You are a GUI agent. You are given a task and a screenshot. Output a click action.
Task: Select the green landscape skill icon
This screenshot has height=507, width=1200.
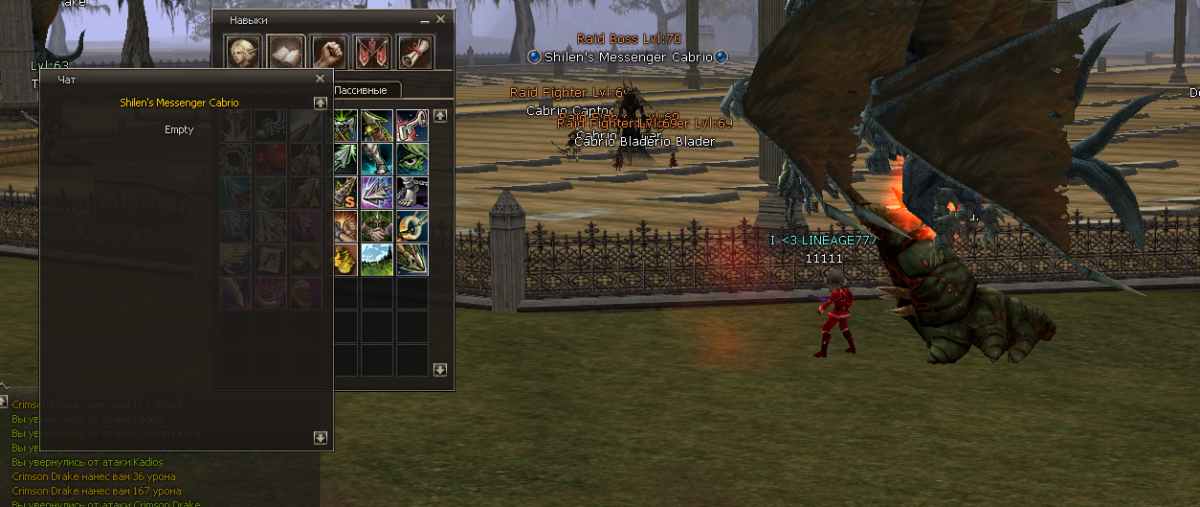pyautogui.click(x=378, y=260)
